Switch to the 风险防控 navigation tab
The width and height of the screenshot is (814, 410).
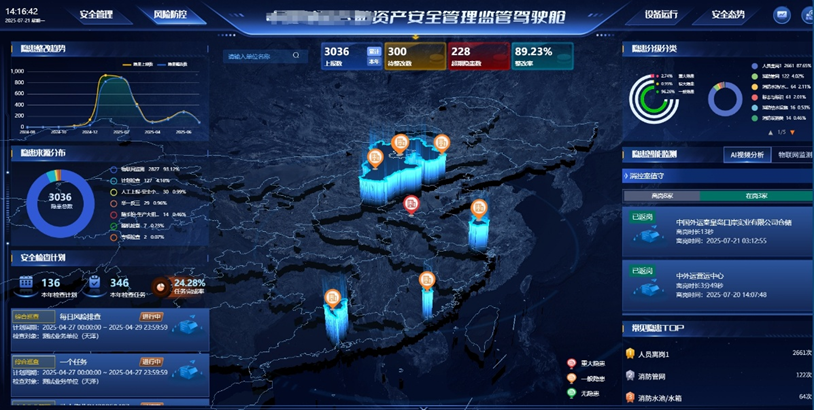pos(167,16)
